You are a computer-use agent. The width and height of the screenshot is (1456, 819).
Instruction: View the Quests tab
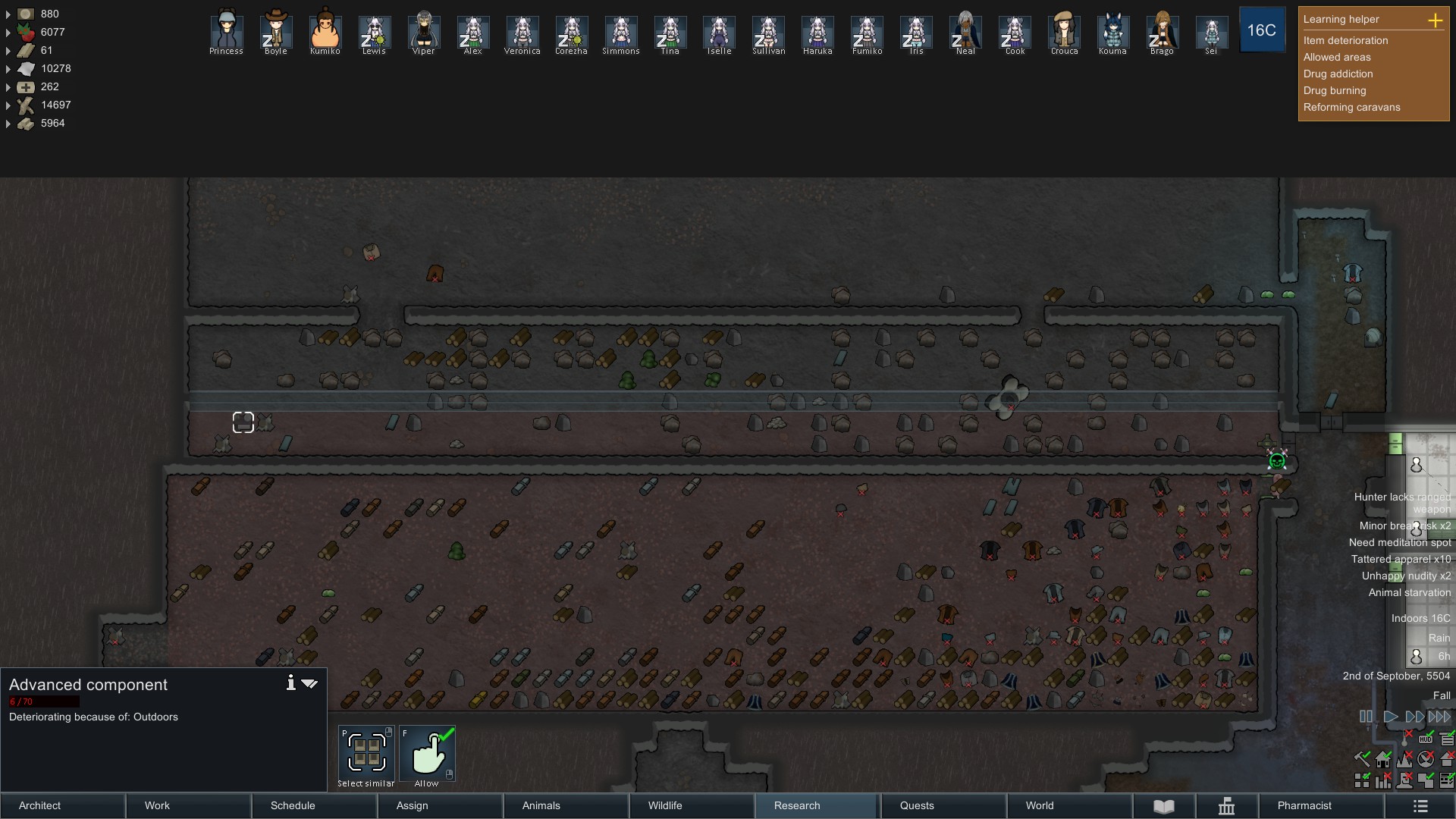[x=943, y=805]
